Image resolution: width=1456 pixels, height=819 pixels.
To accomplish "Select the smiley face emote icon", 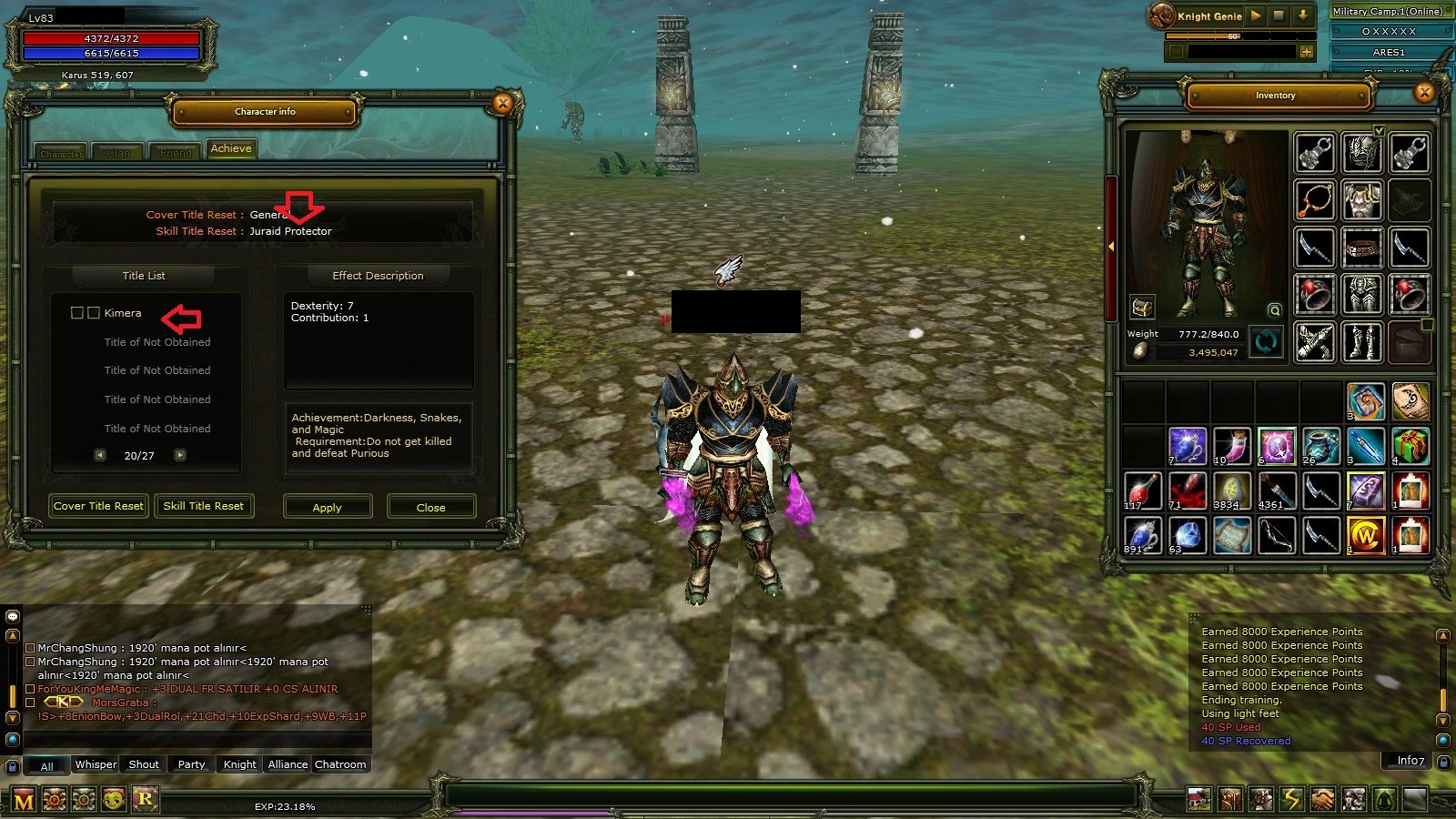I will point(114,800).
